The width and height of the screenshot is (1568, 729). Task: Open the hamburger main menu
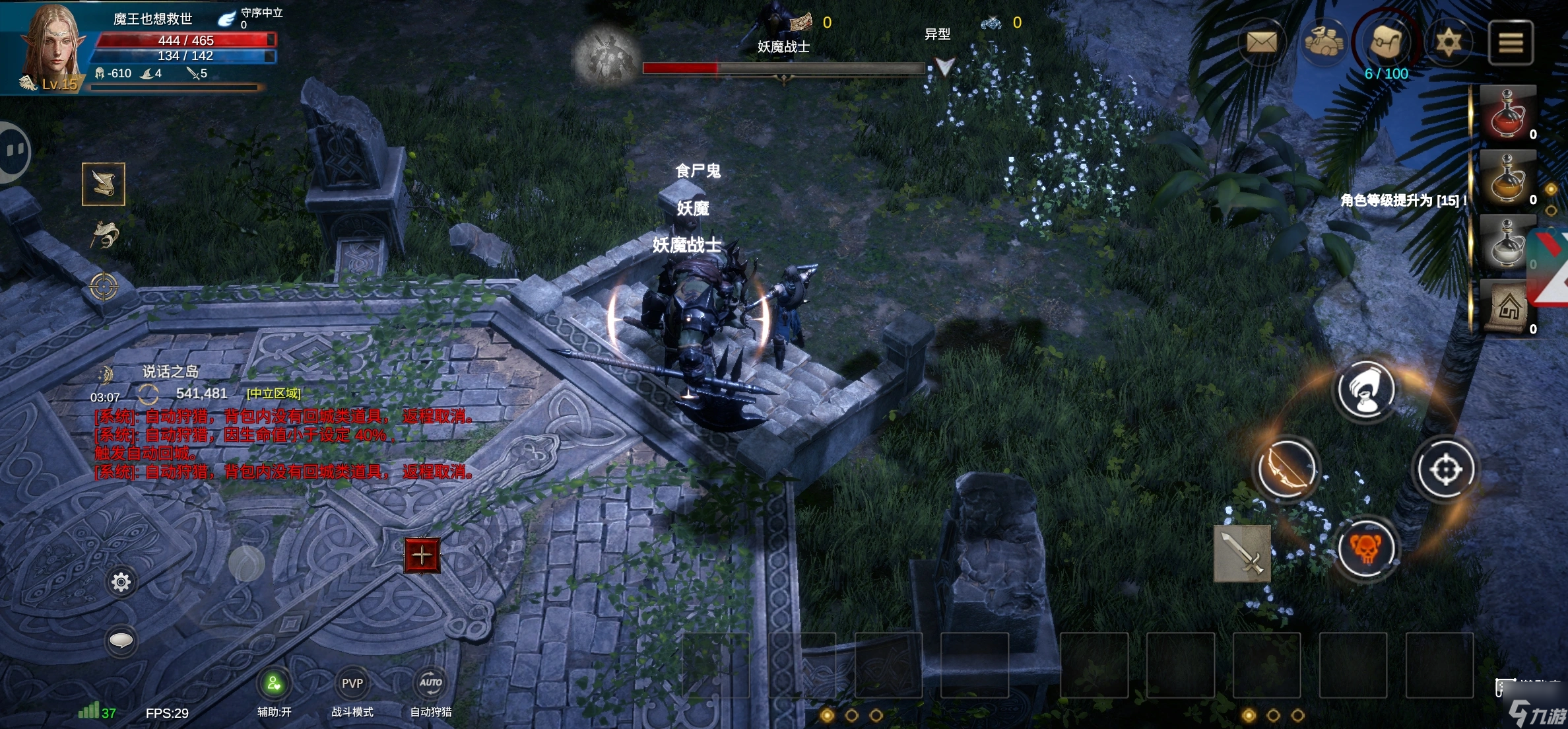tap(1511, 43)
